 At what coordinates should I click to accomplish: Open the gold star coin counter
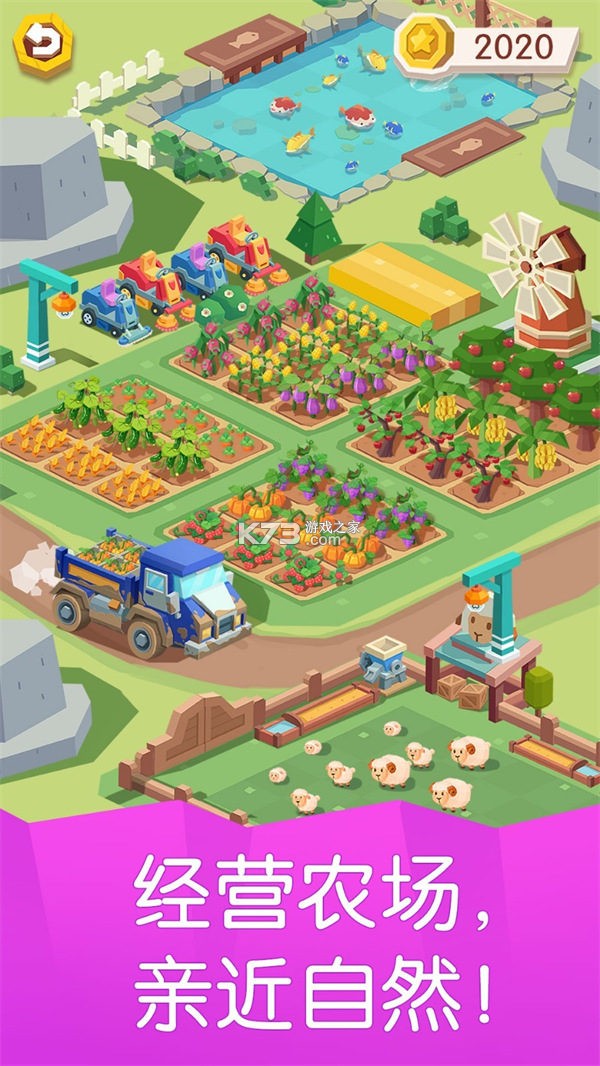click(488, 45)
